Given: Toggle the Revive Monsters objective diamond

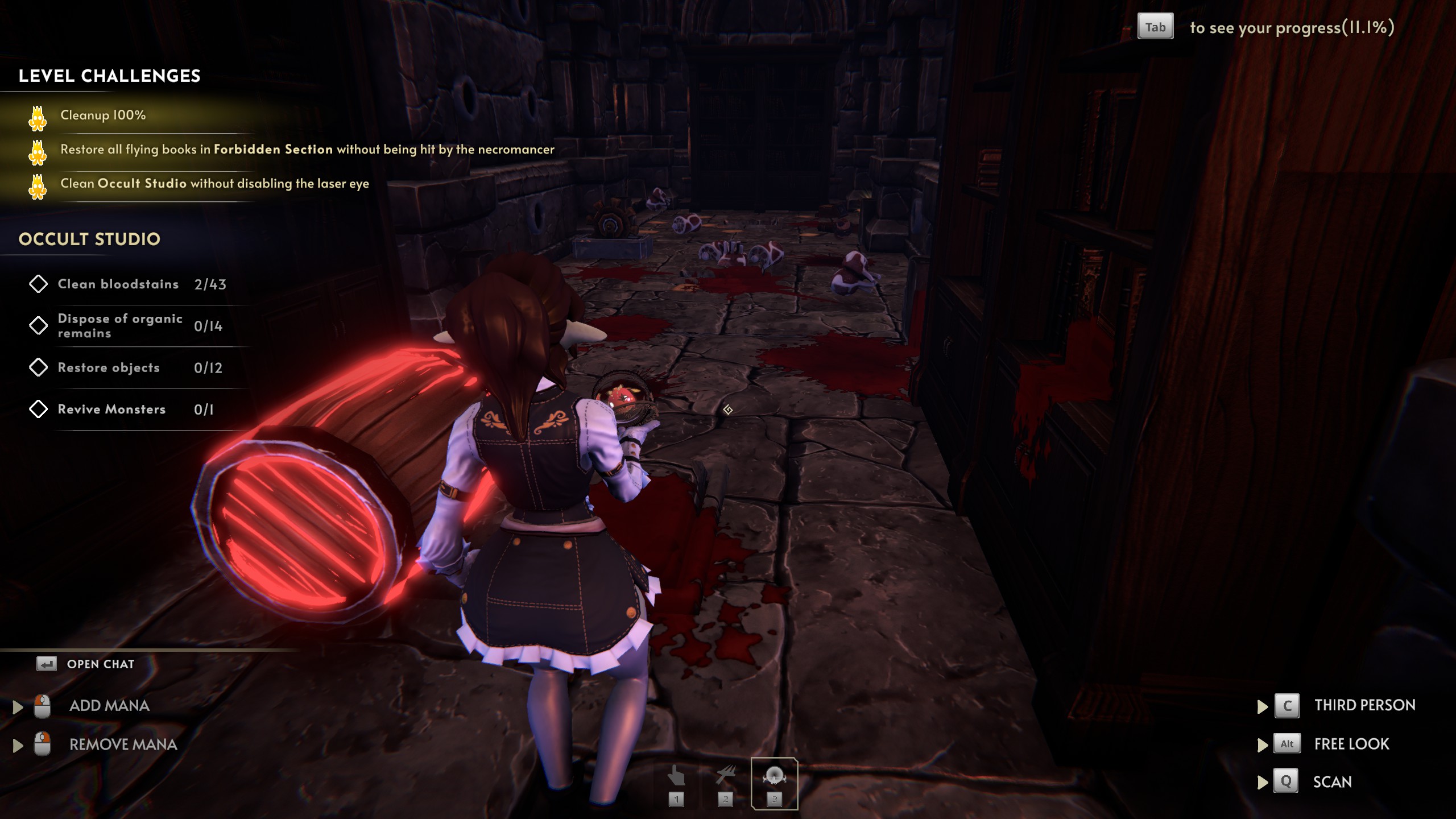Looking at the screenshot, I should [x=39, y=409].
